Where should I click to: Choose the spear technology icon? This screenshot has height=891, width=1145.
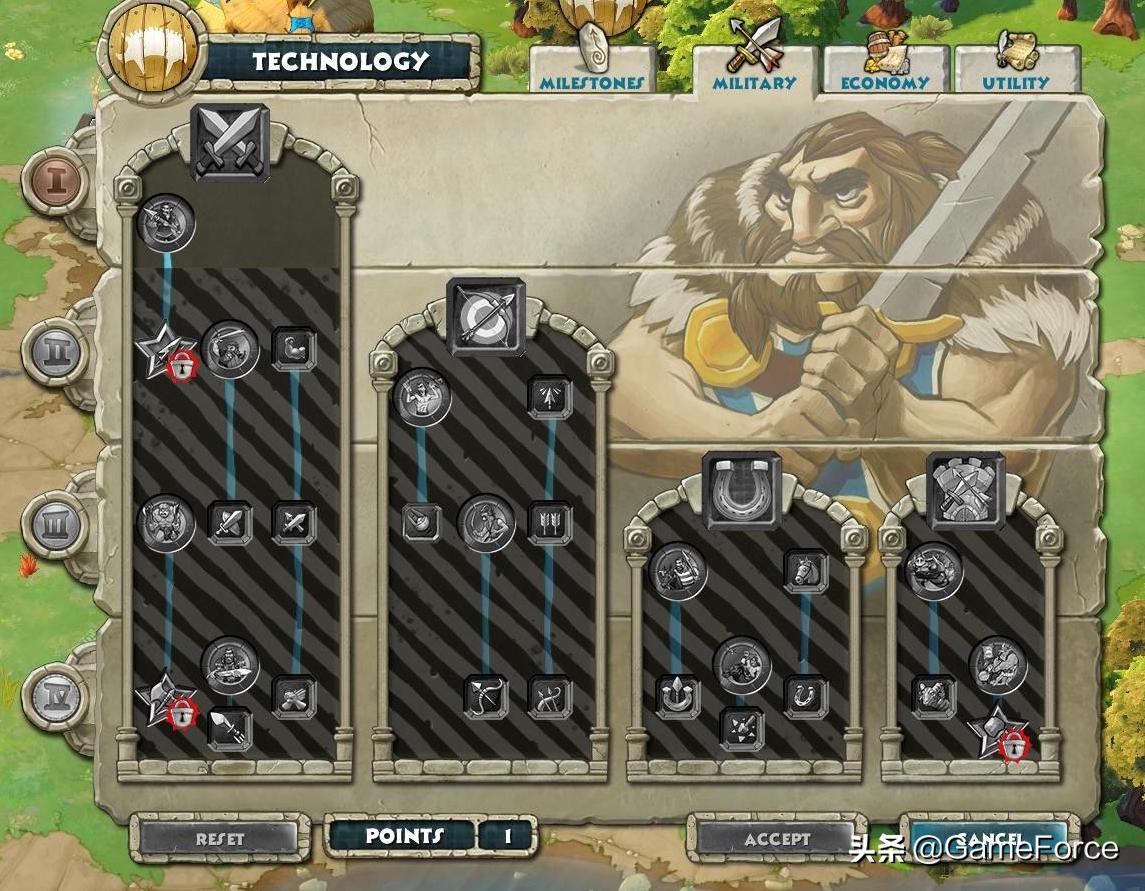(229, 730)
